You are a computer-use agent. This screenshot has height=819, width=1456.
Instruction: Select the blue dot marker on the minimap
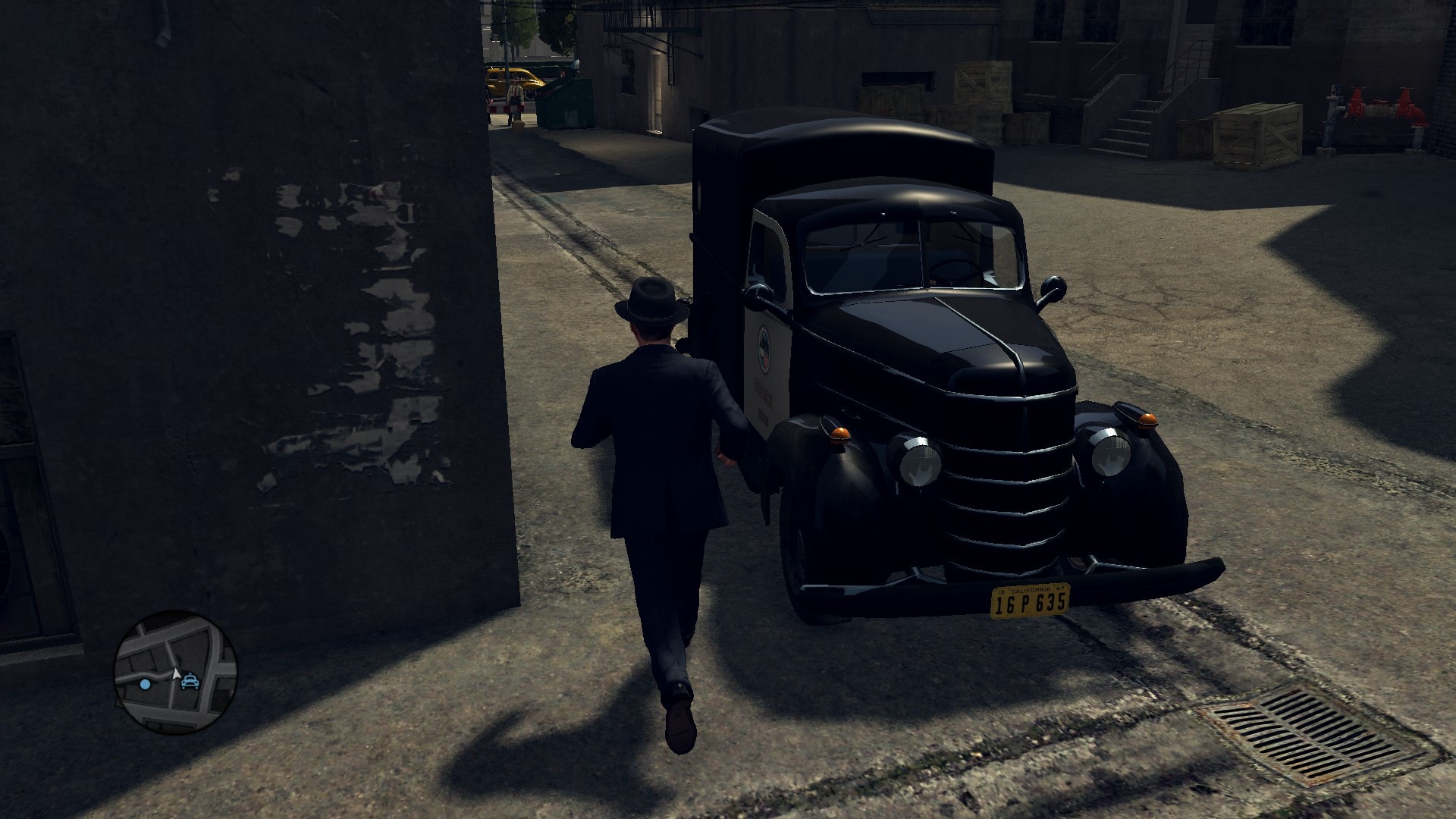coord(145,684)
